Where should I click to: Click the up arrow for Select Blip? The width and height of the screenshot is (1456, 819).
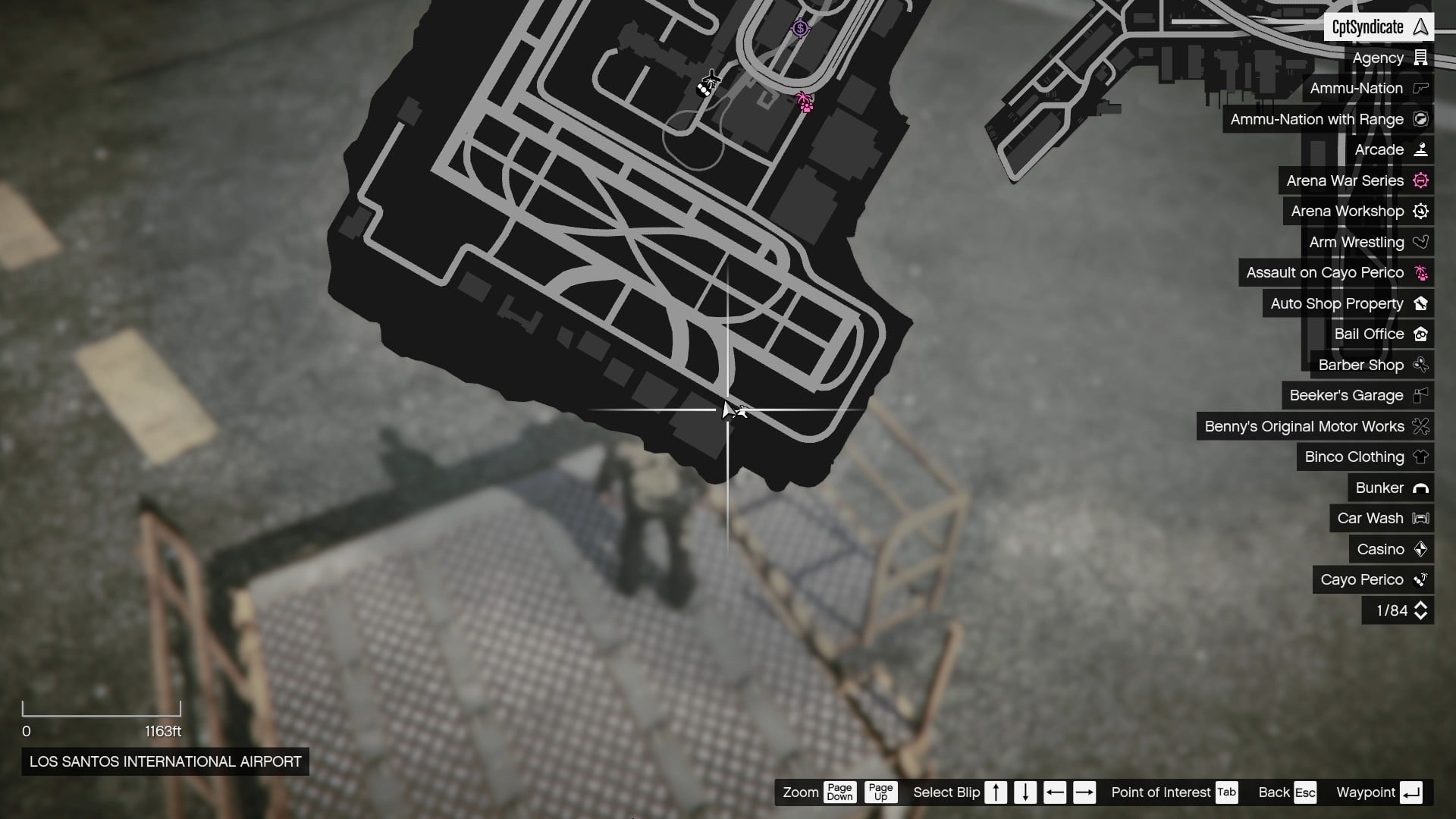click(x=996, y=792)
